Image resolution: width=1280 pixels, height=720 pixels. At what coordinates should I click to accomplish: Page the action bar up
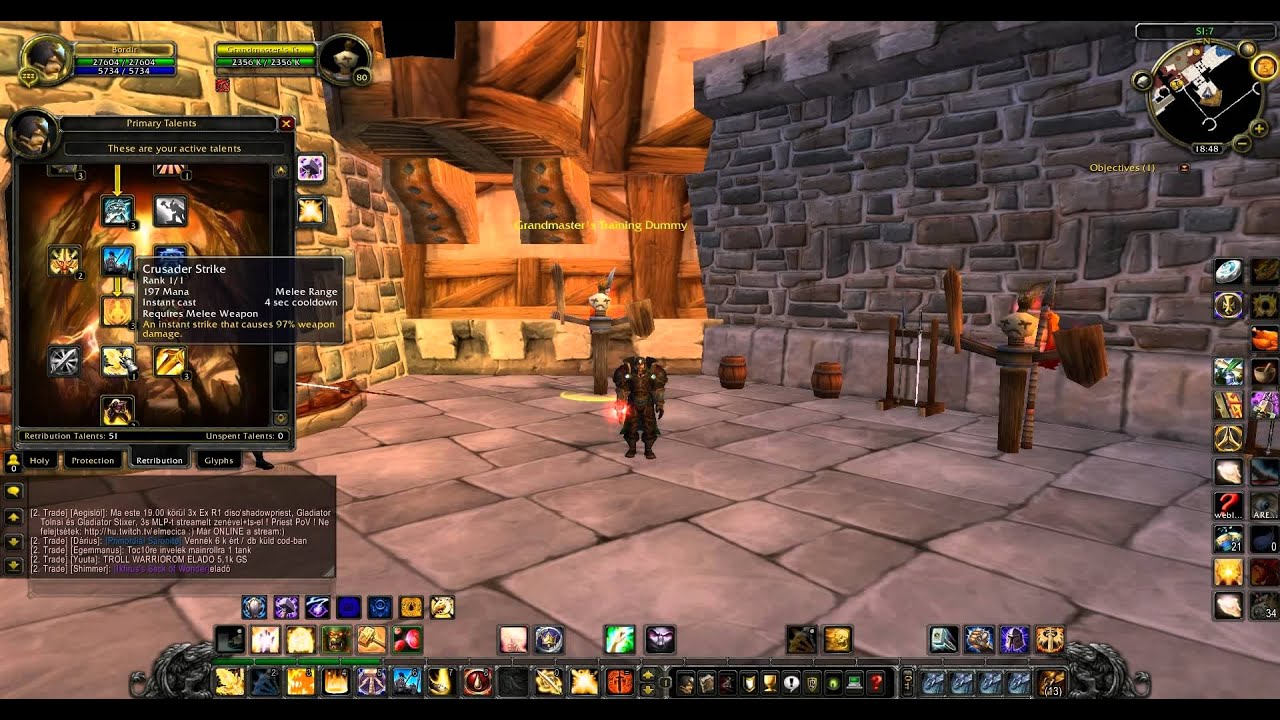(x=647, y=676)
